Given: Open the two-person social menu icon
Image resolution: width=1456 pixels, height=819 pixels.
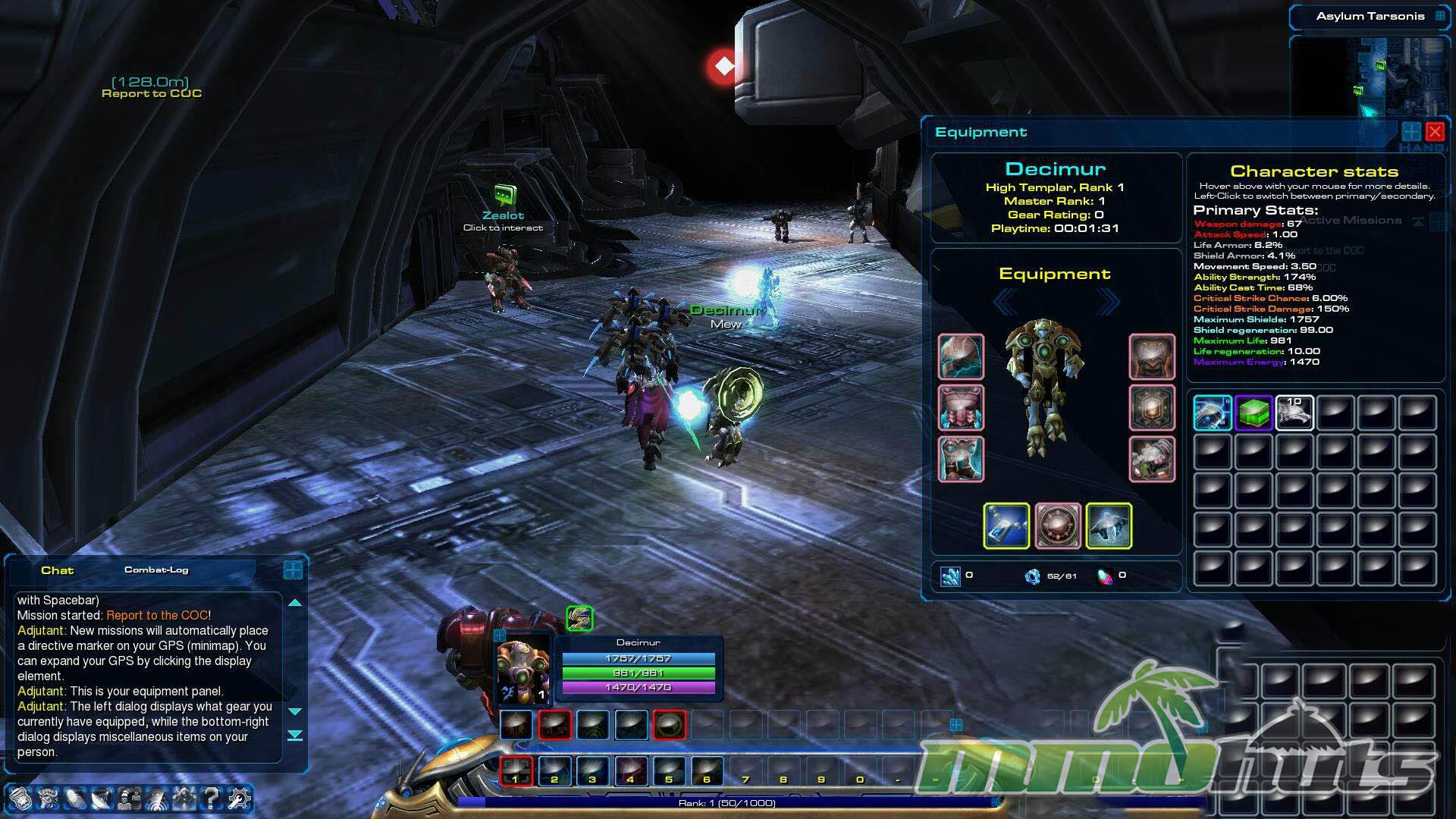Looking at the screenshot, I should [129, 798].
